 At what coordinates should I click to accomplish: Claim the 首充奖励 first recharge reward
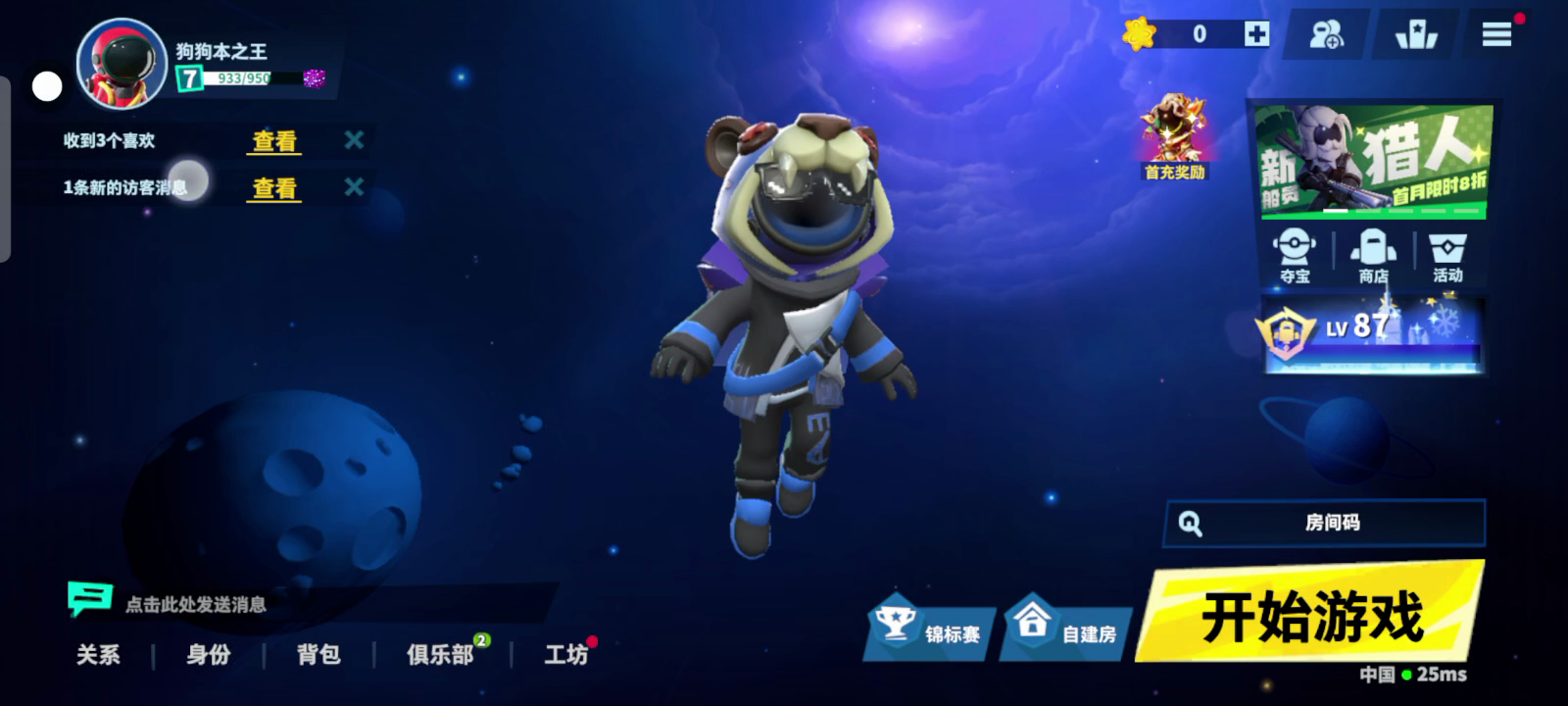click(x=1174, y=138)
